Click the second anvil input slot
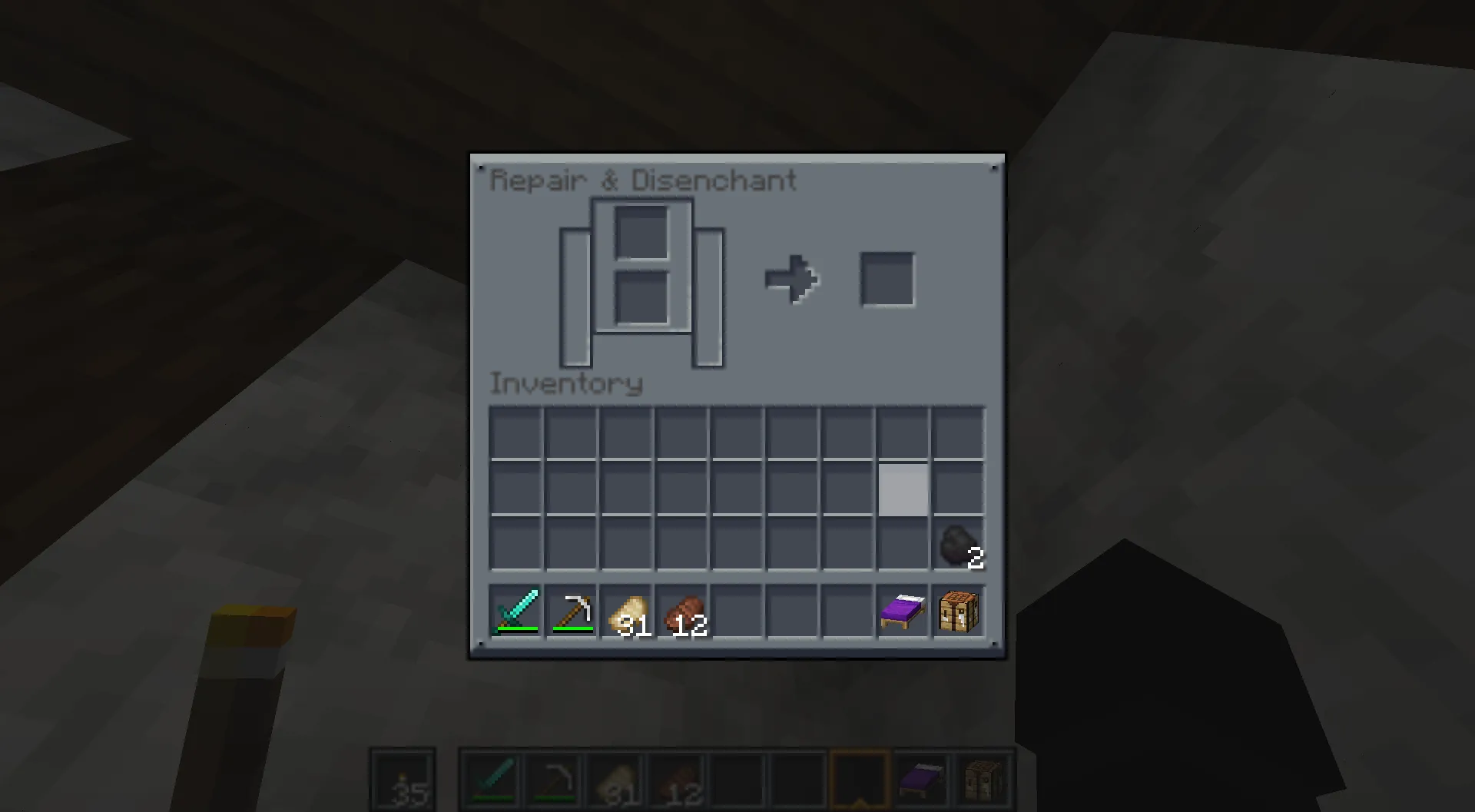This screenshot has height=812, width=1475. [644, 297]
